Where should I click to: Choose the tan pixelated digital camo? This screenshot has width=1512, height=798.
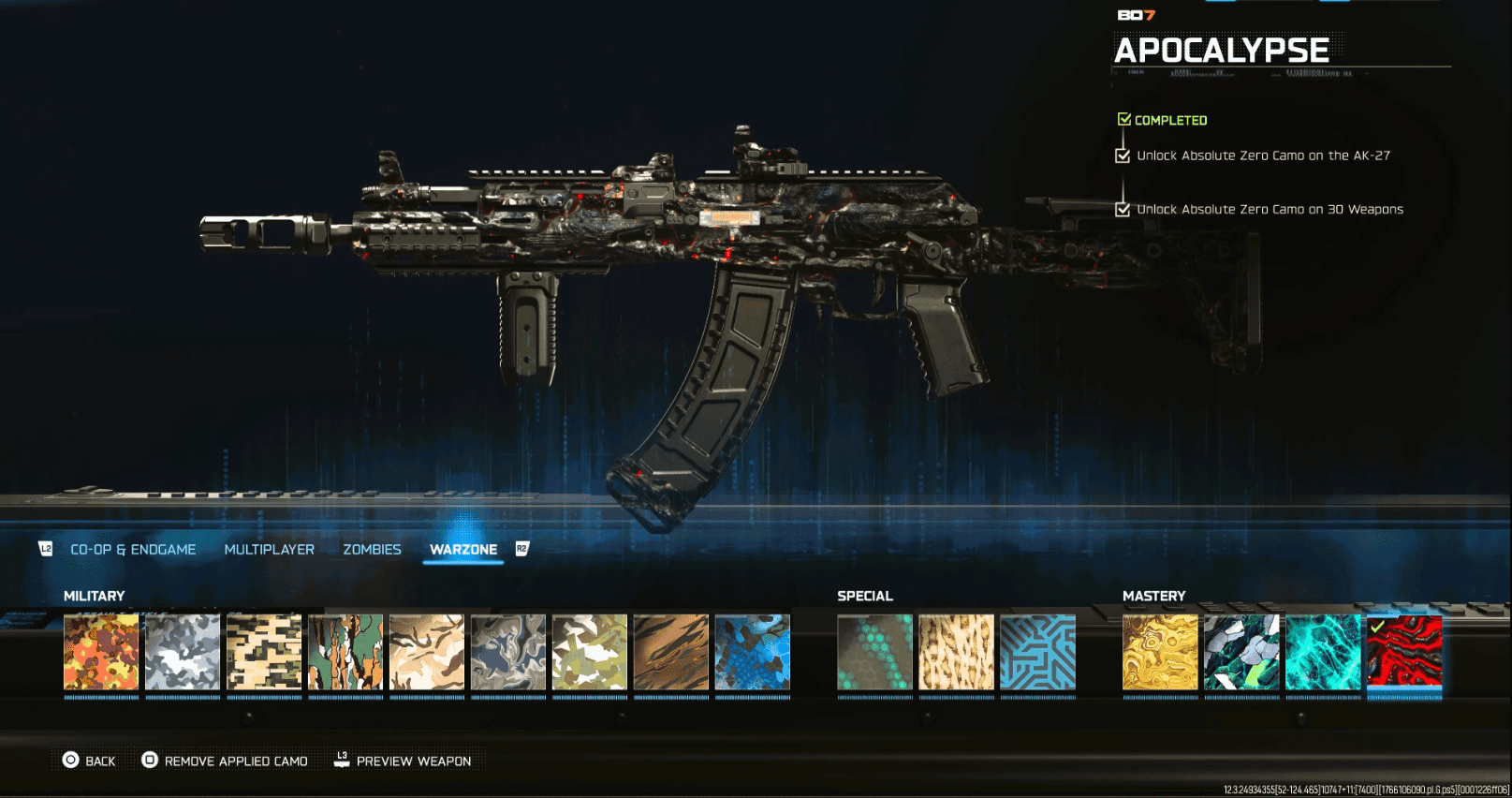coord(264,653)
